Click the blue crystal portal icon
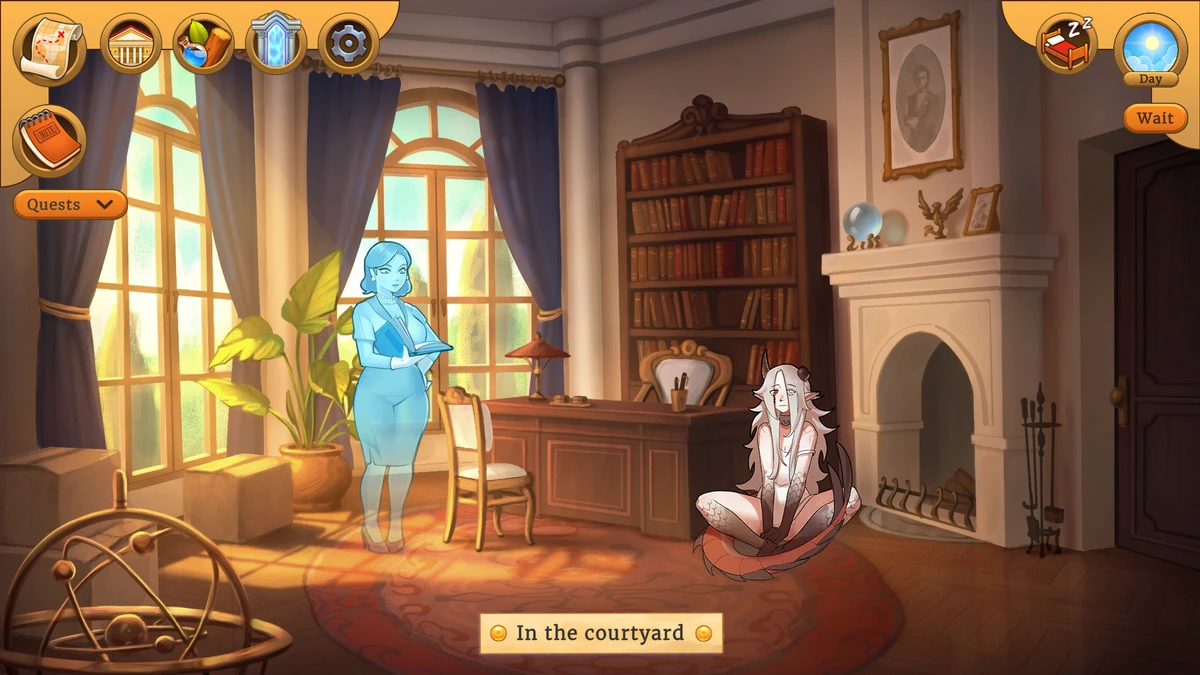Screen dimensions: 1200x675 (275, 44)
